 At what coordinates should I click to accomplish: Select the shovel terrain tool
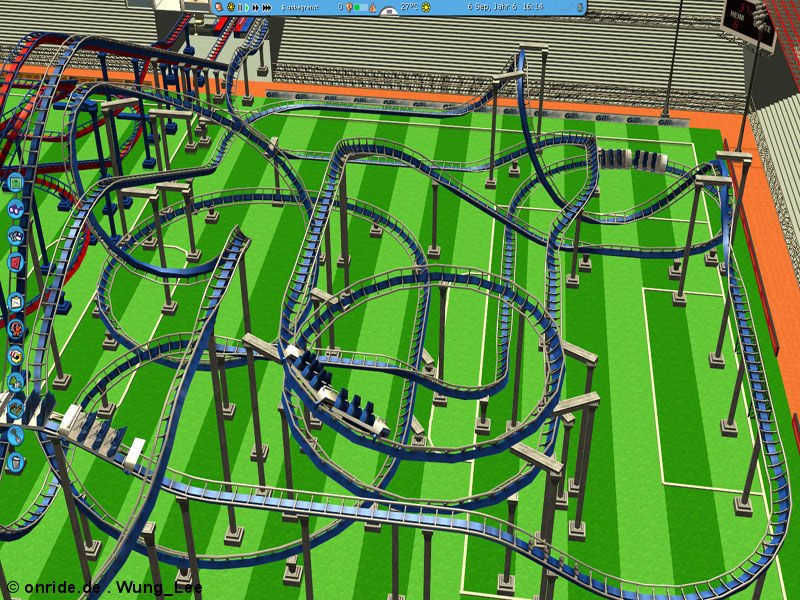coord(15,435)
